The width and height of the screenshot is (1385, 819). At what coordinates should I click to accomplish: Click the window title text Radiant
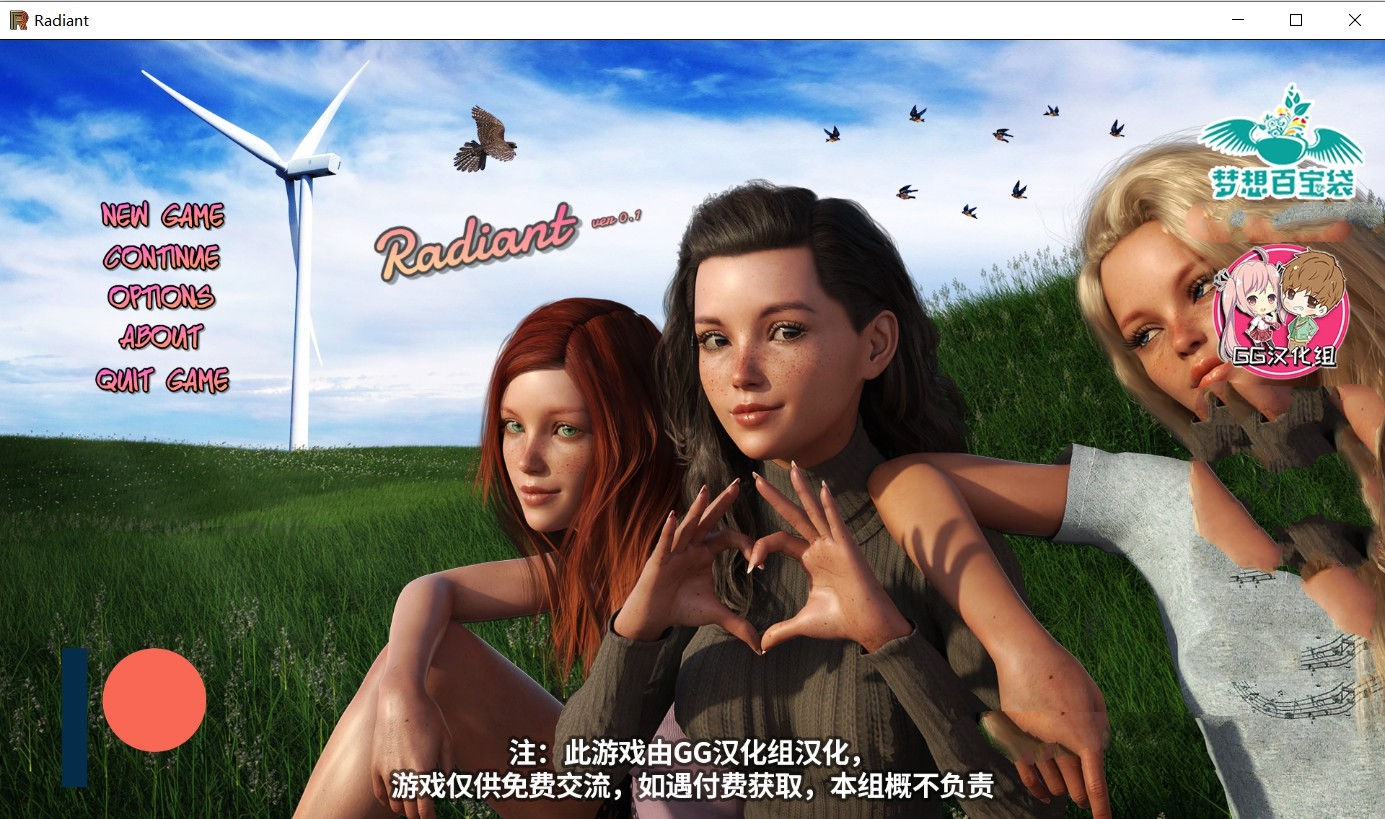[60, 19]
